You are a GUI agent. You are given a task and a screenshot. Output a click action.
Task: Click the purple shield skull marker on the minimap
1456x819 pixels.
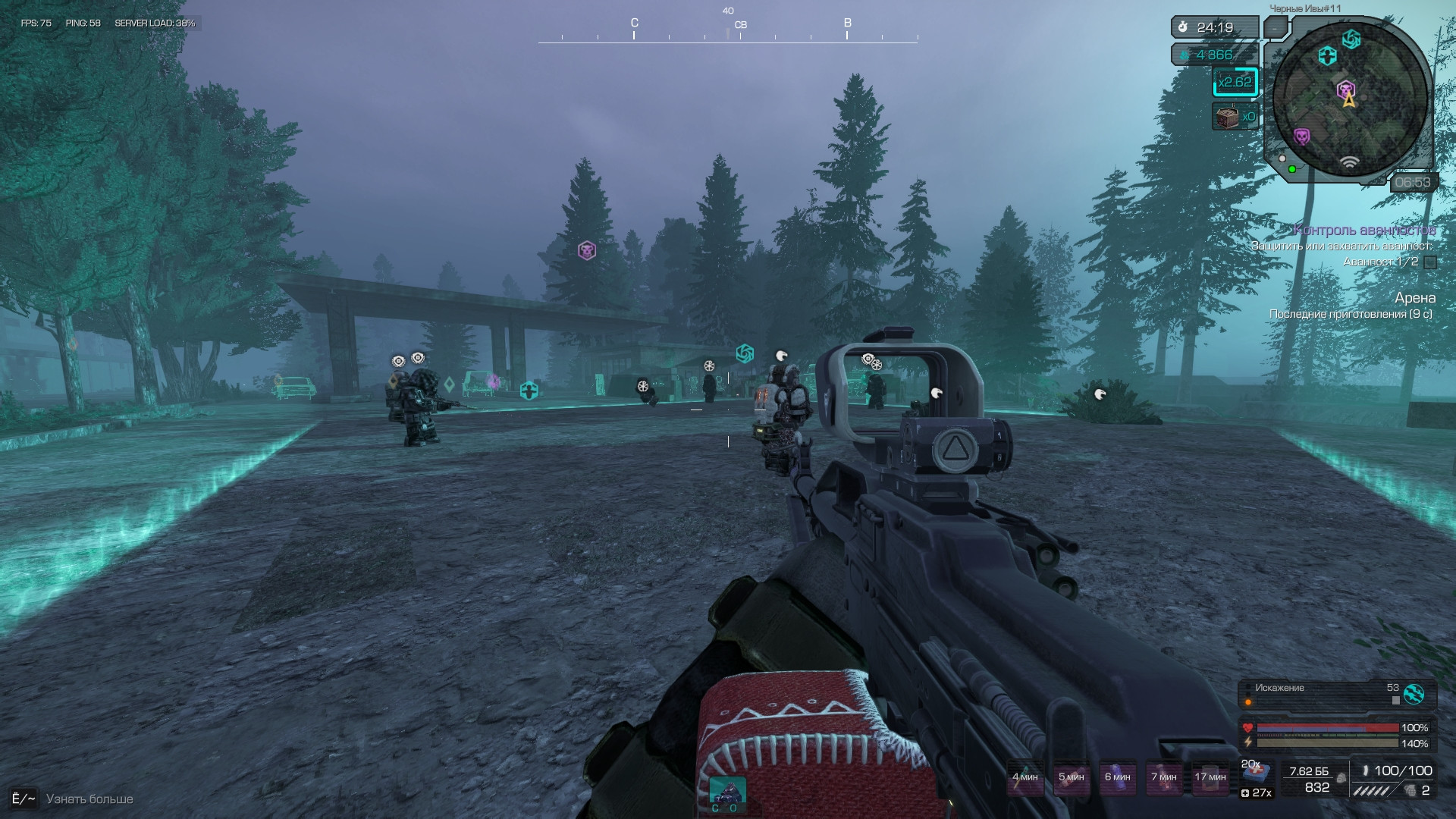1302,136
